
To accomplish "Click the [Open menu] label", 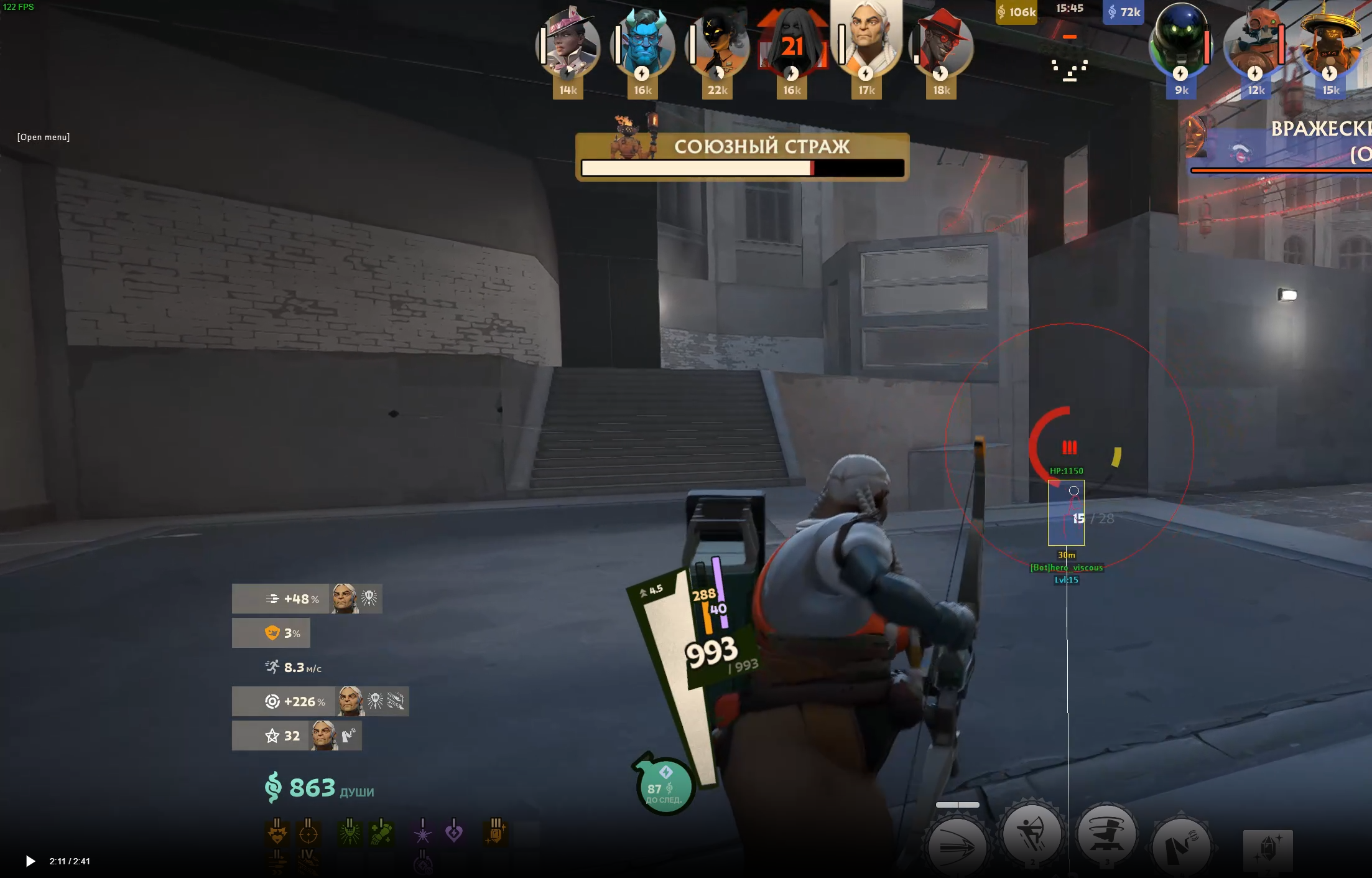I will (x=44, y=137).
